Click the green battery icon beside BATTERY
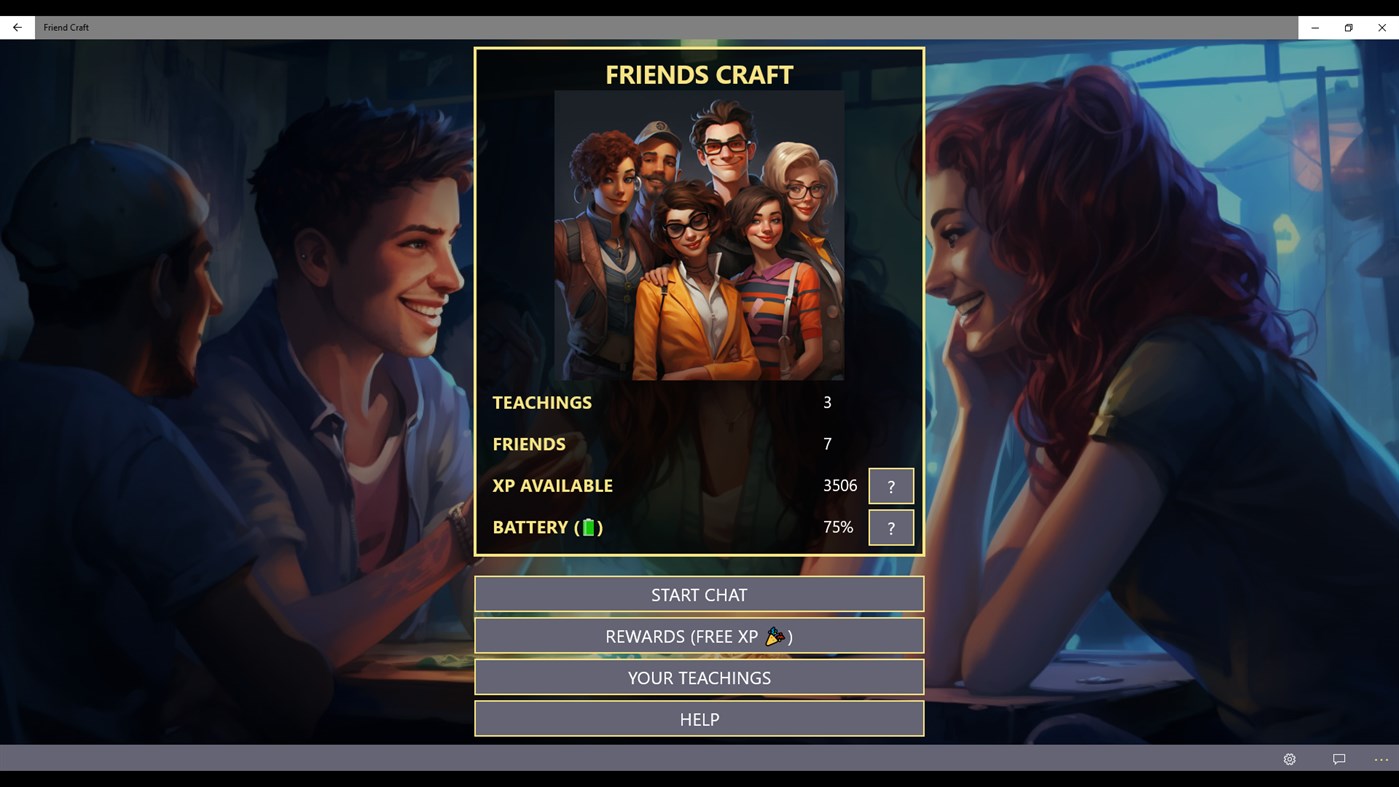The image size is (1399, 787). pos(588,527)
